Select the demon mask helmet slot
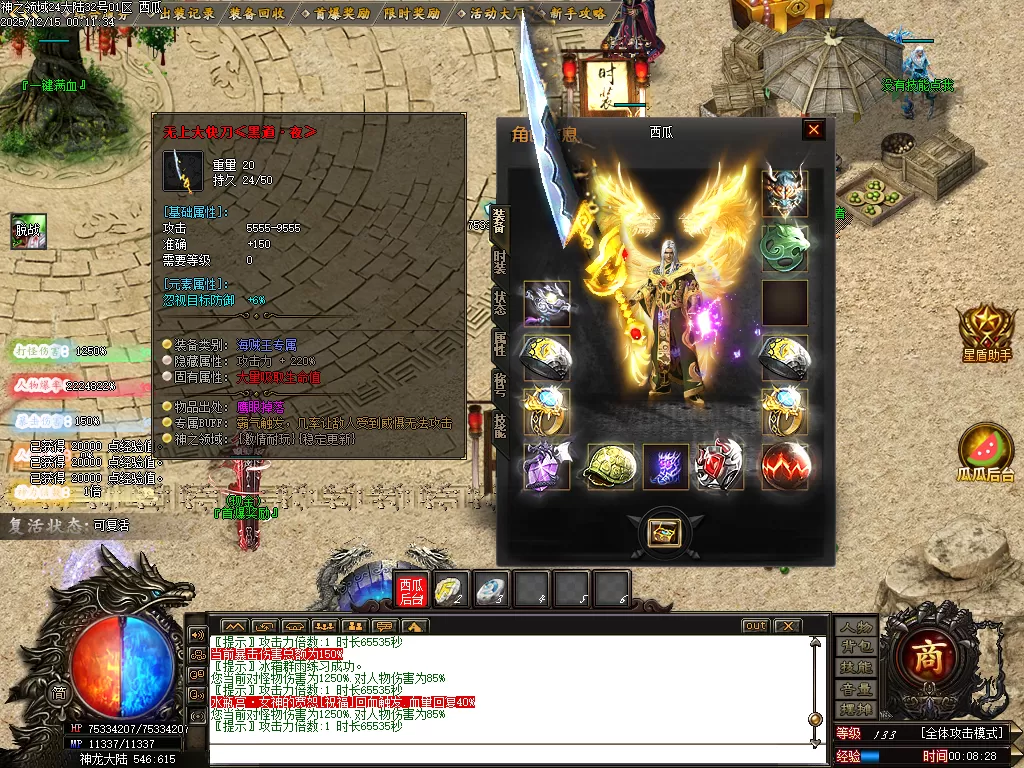This screenshot has height=768, width=1024. click(785, 193)
